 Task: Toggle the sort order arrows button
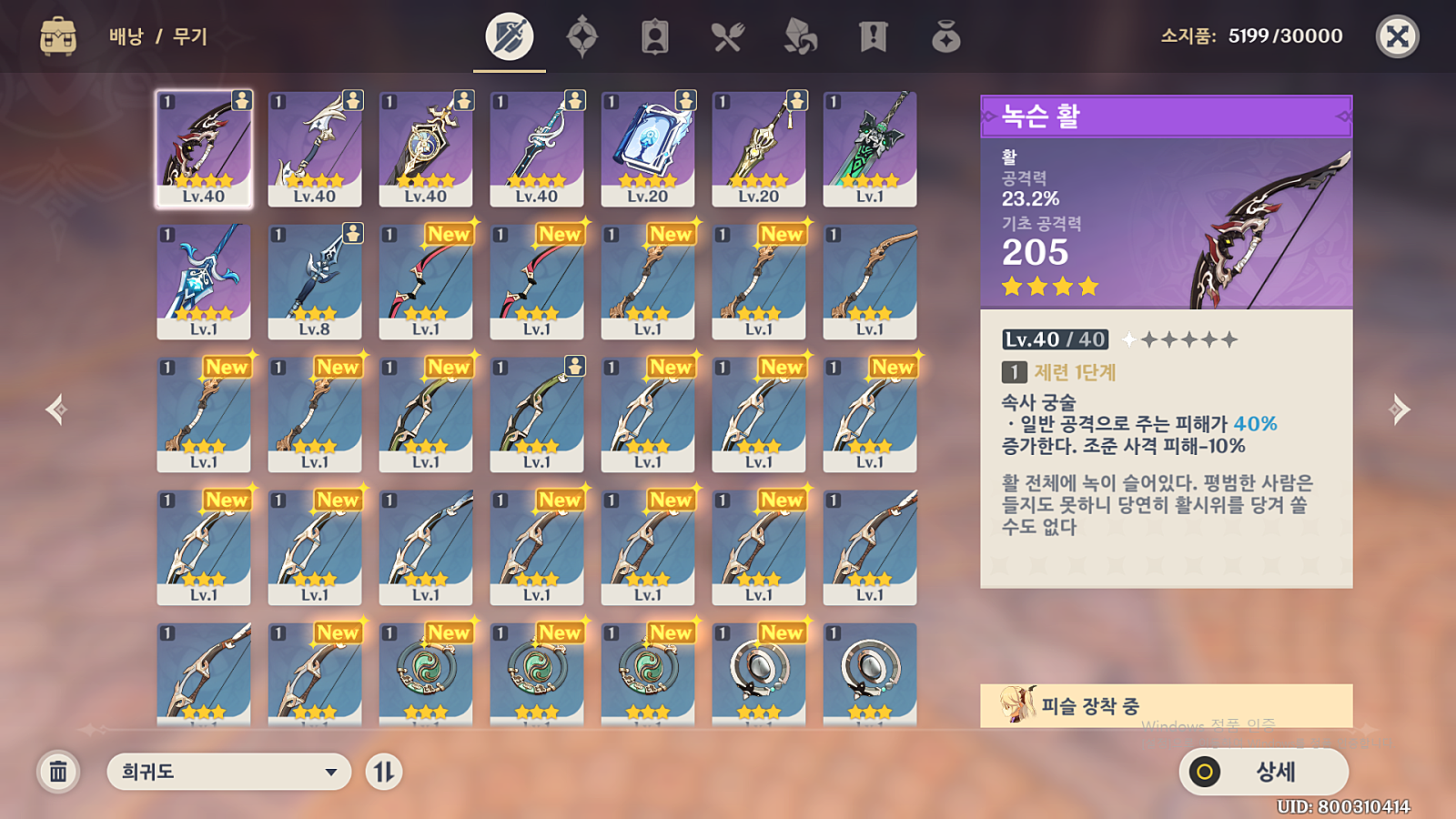coord(384,772)
